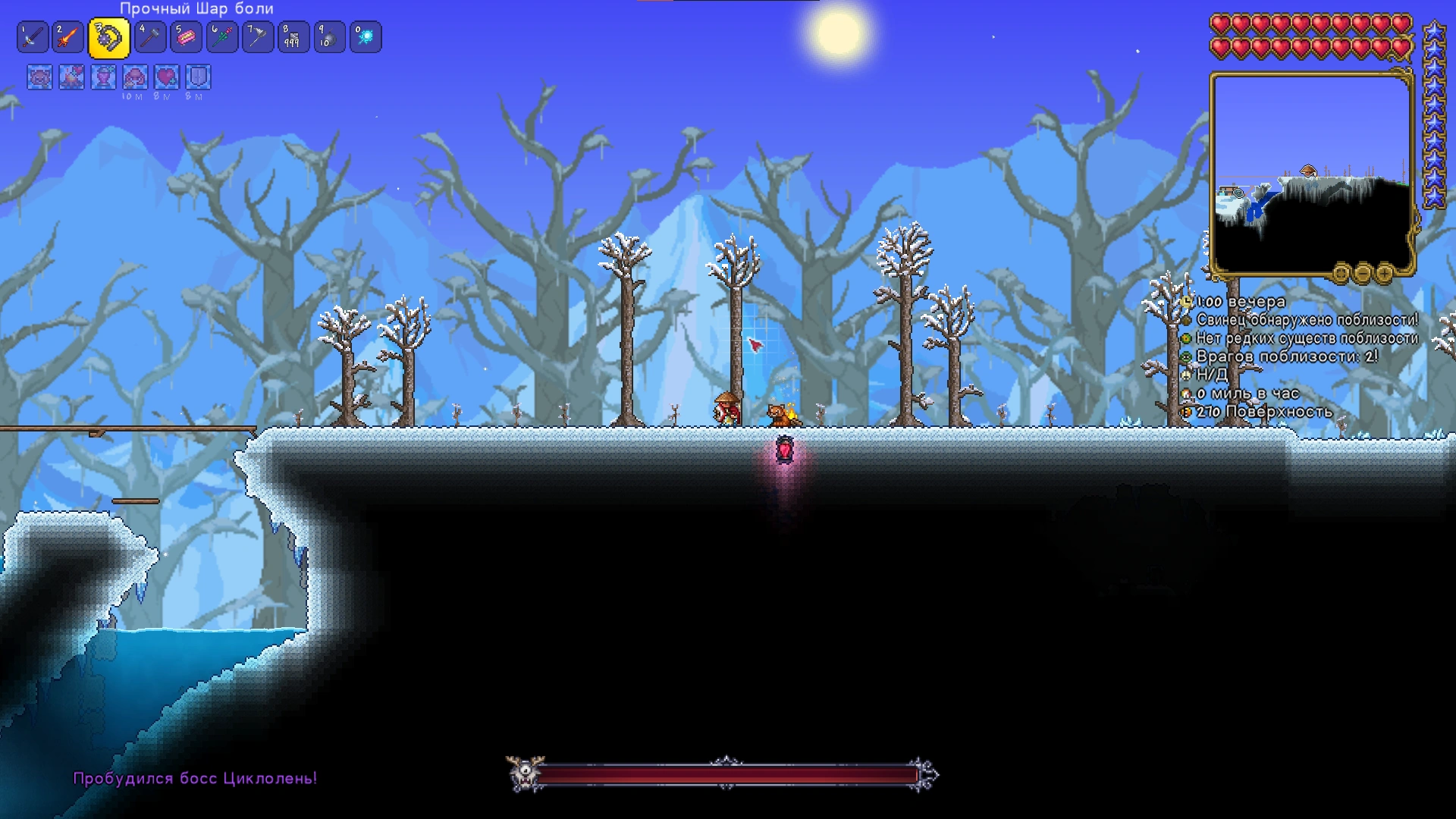The height and width of the screenshot is (819, 1456).
Task: Zoom out the minimap with minus button
Action: [x=1363, y=273]
